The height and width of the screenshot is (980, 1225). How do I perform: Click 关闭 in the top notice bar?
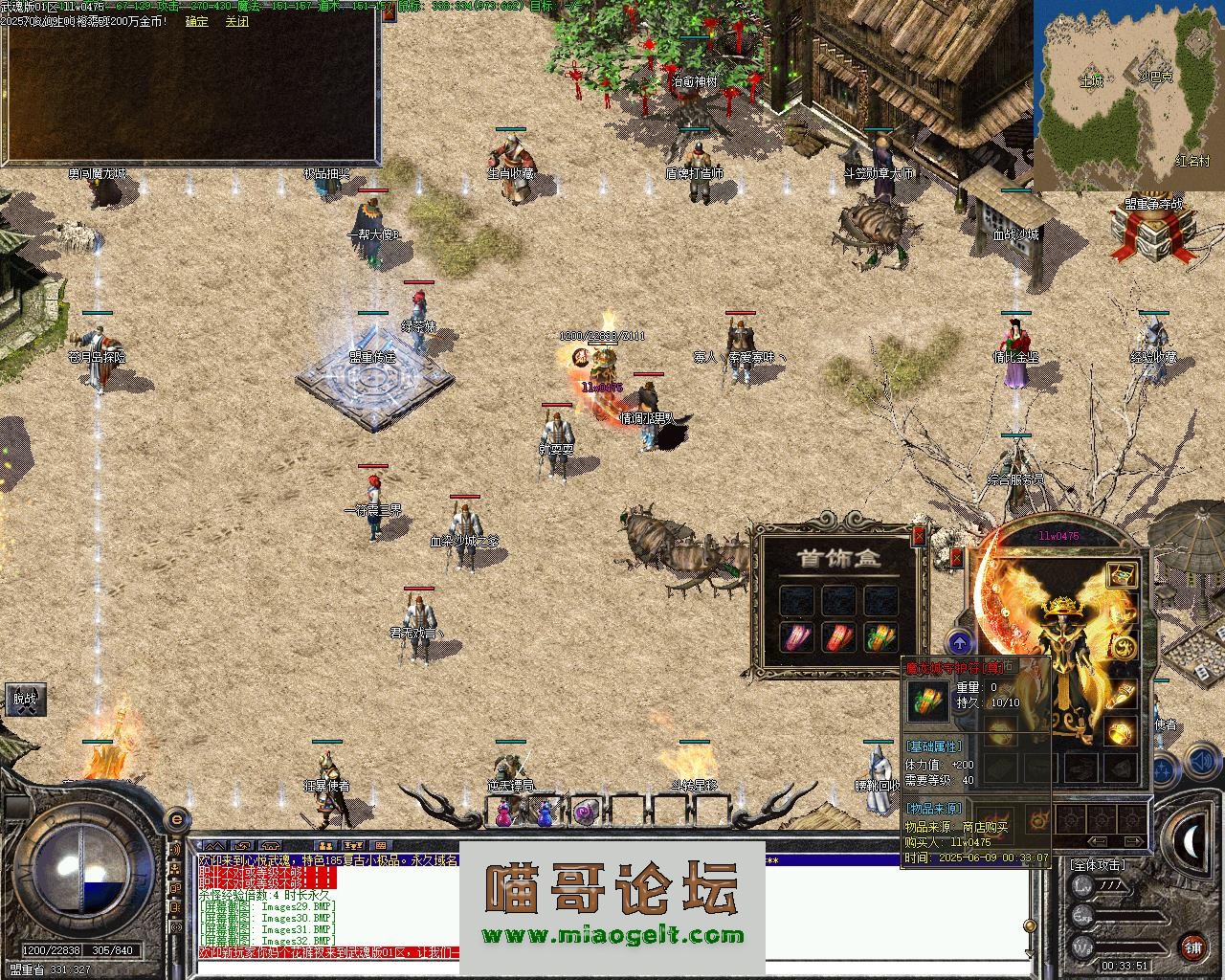(236, 21)
